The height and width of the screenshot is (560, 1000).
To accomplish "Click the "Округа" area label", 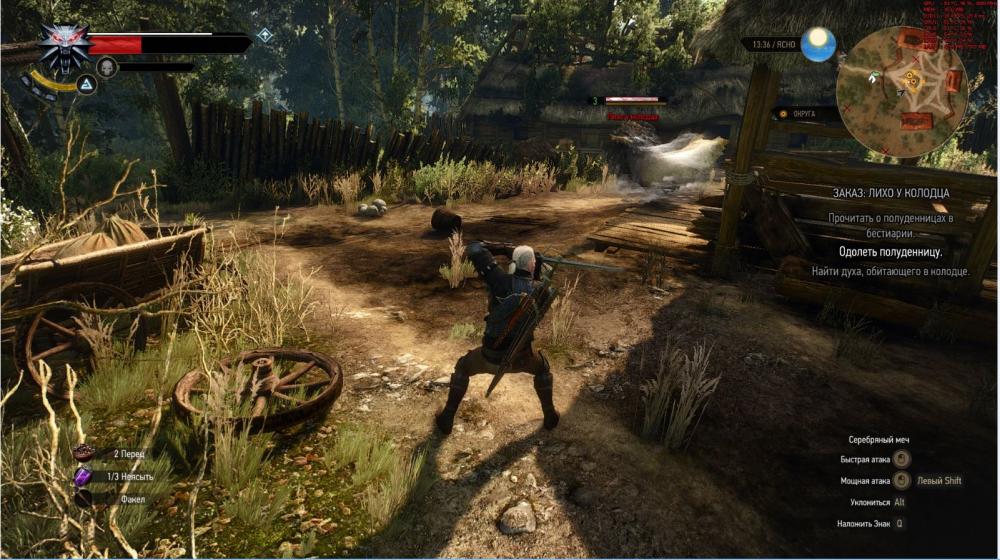I will [x=805, y=114].
